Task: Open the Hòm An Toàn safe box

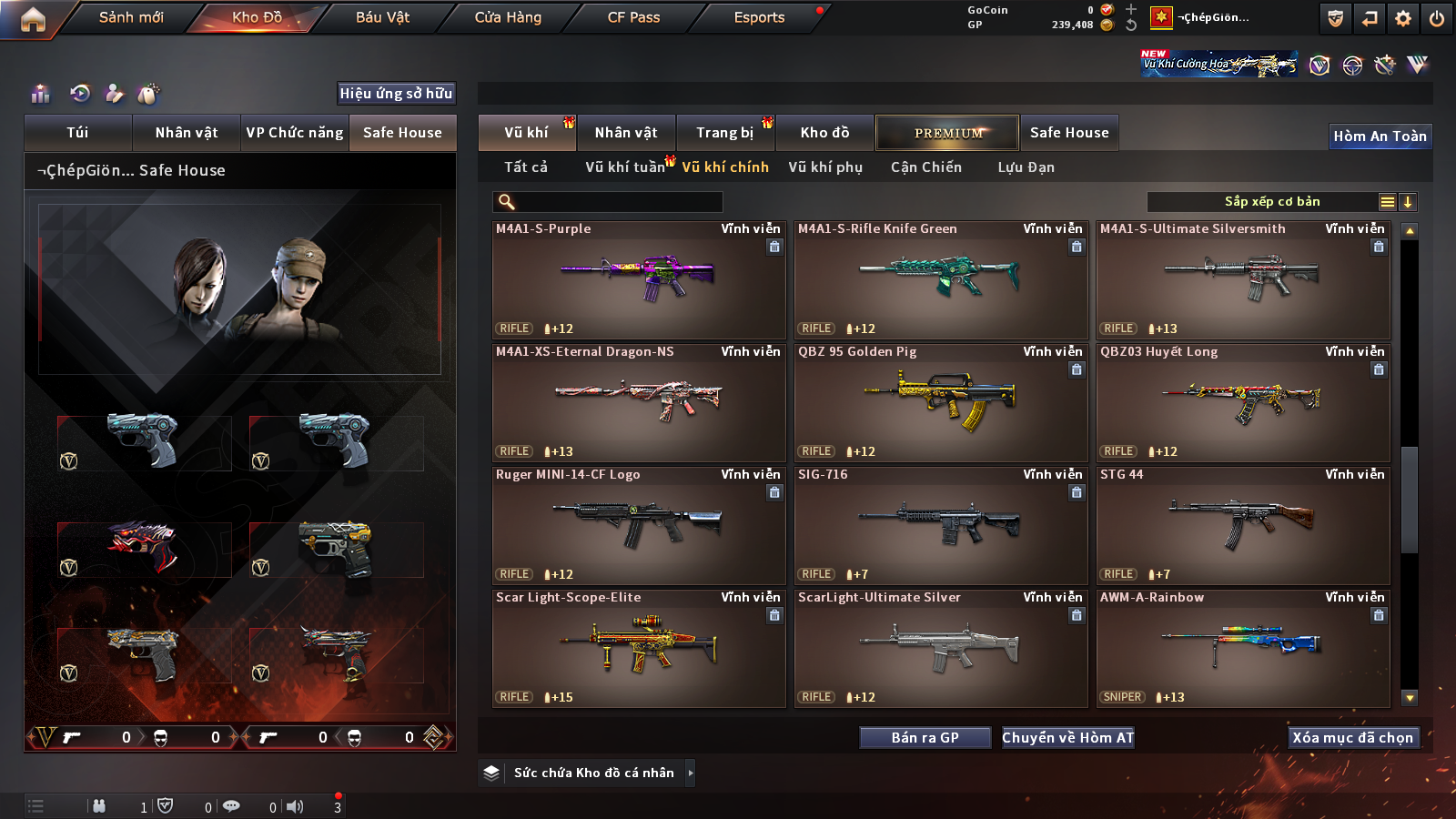Action: 1380,136
